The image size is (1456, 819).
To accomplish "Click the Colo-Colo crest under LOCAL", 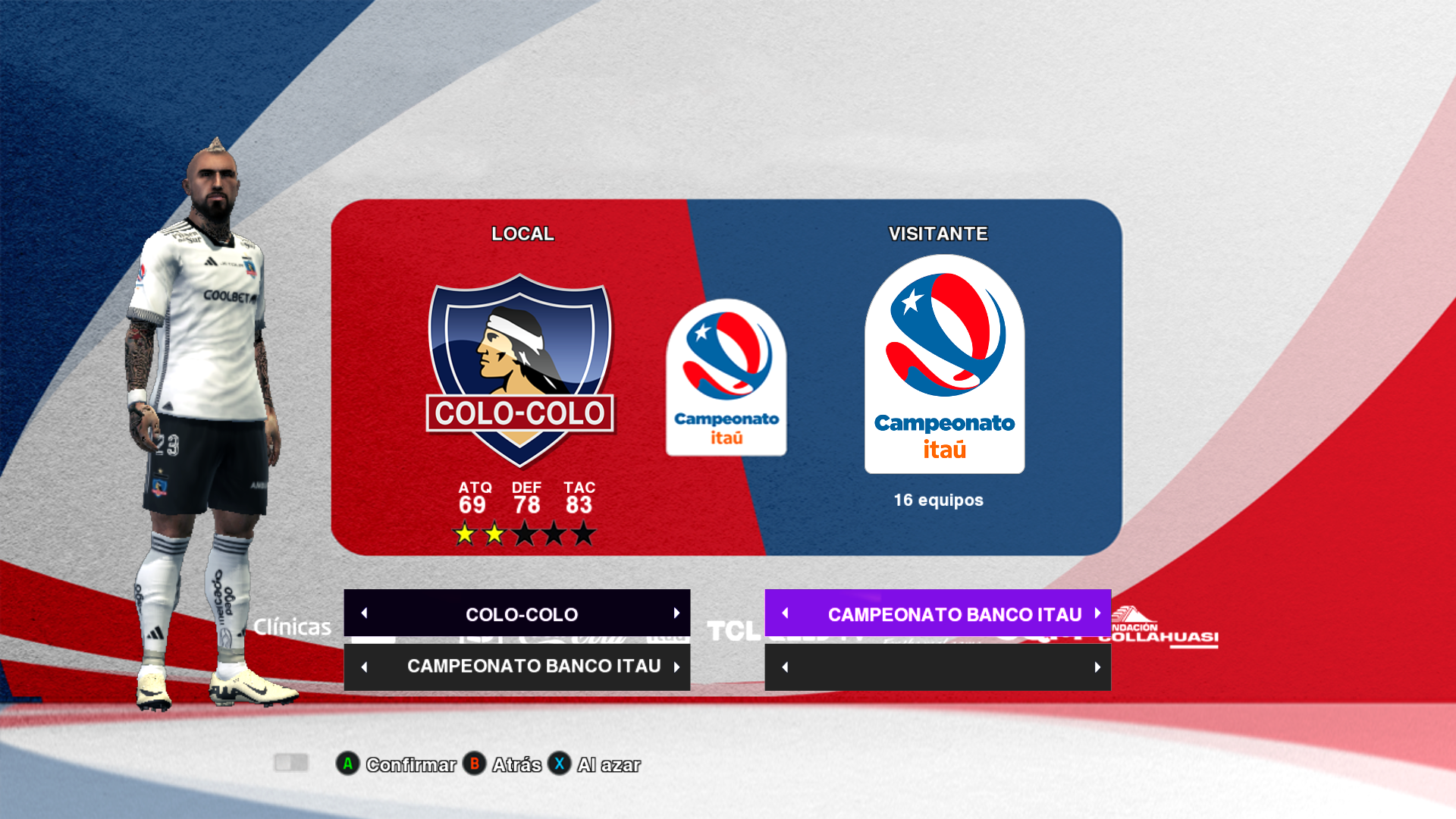I will 520,371.
